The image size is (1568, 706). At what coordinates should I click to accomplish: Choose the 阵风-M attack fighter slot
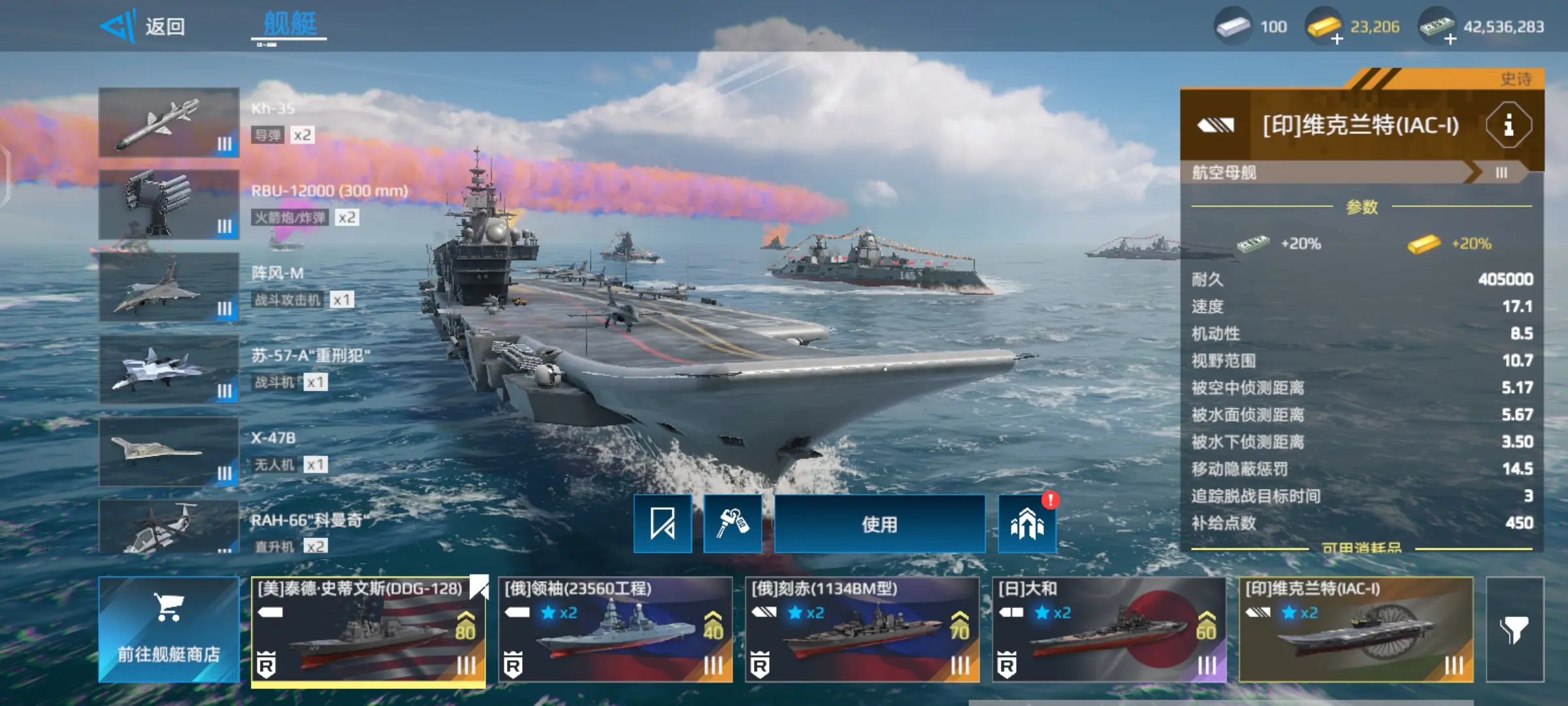[169, 288]
